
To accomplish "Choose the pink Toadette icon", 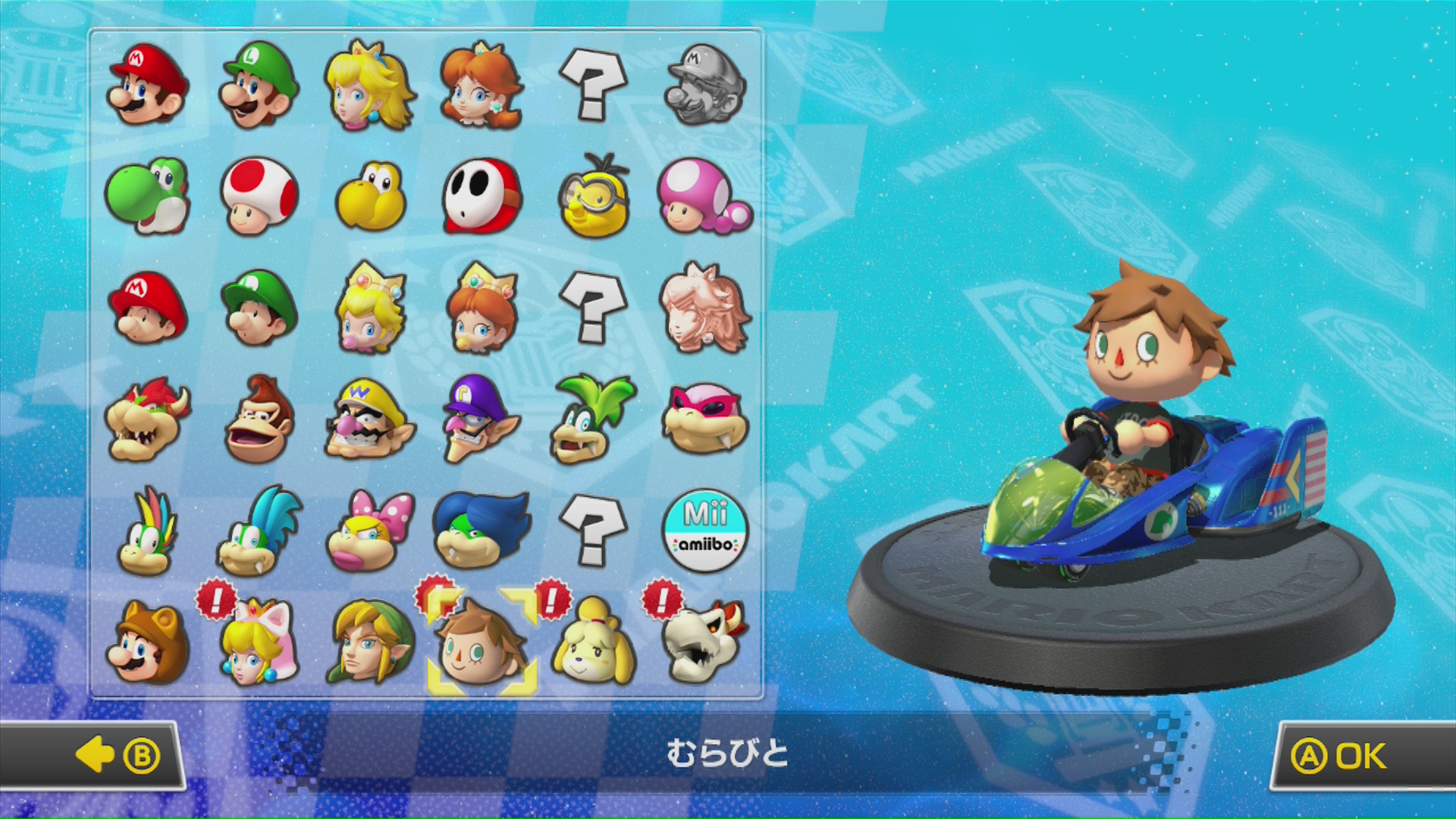I will point(704,196).
